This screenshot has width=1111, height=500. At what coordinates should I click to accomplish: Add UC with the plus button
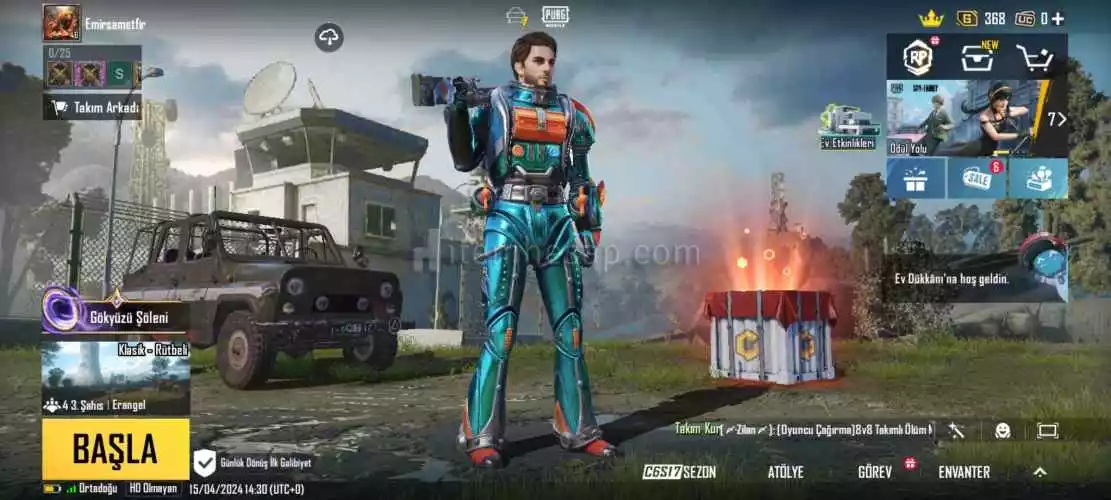pos(1058,18)
